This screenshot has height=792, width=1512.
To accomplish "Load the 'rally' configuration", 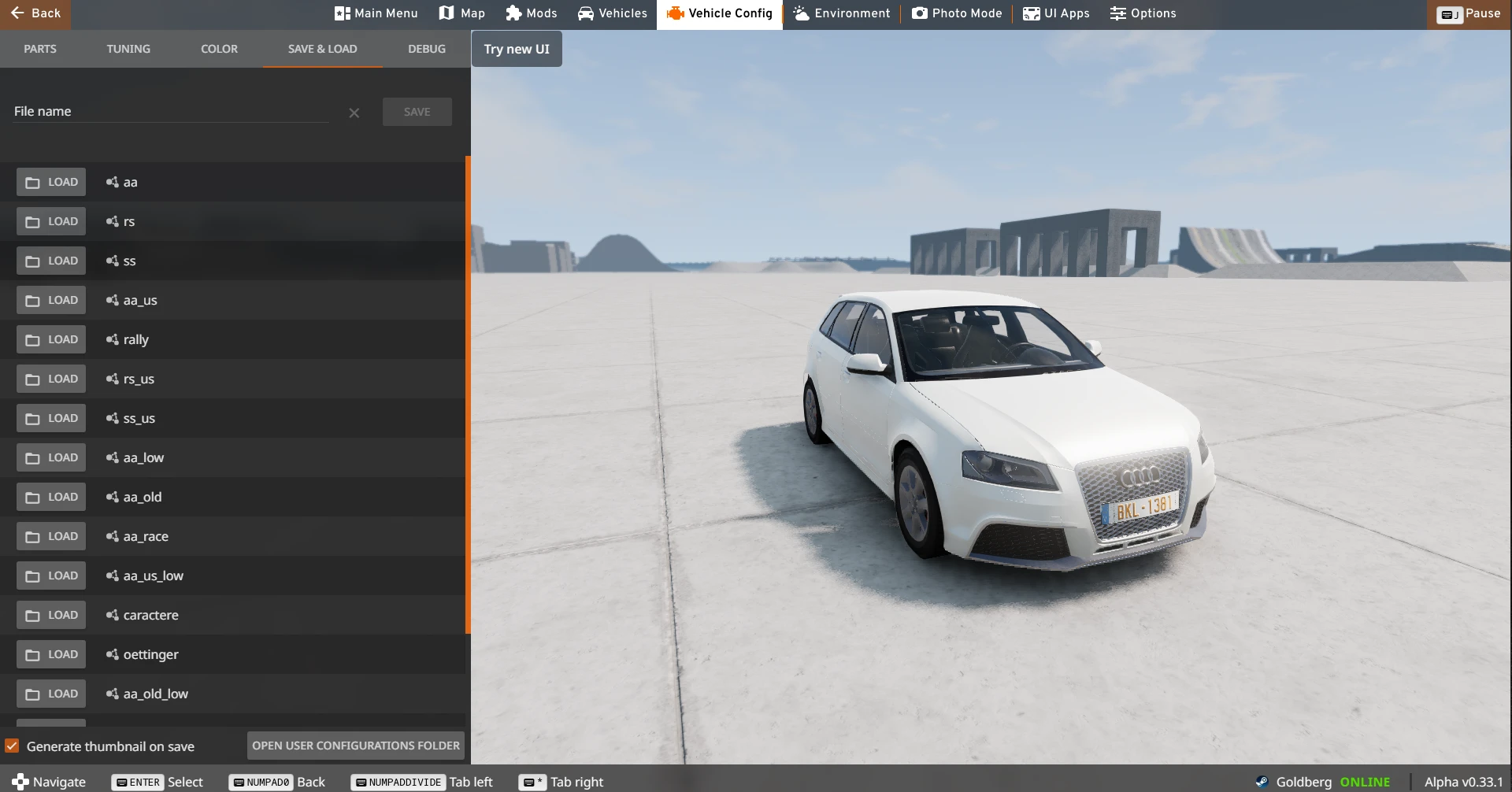I will coord(51,339).
